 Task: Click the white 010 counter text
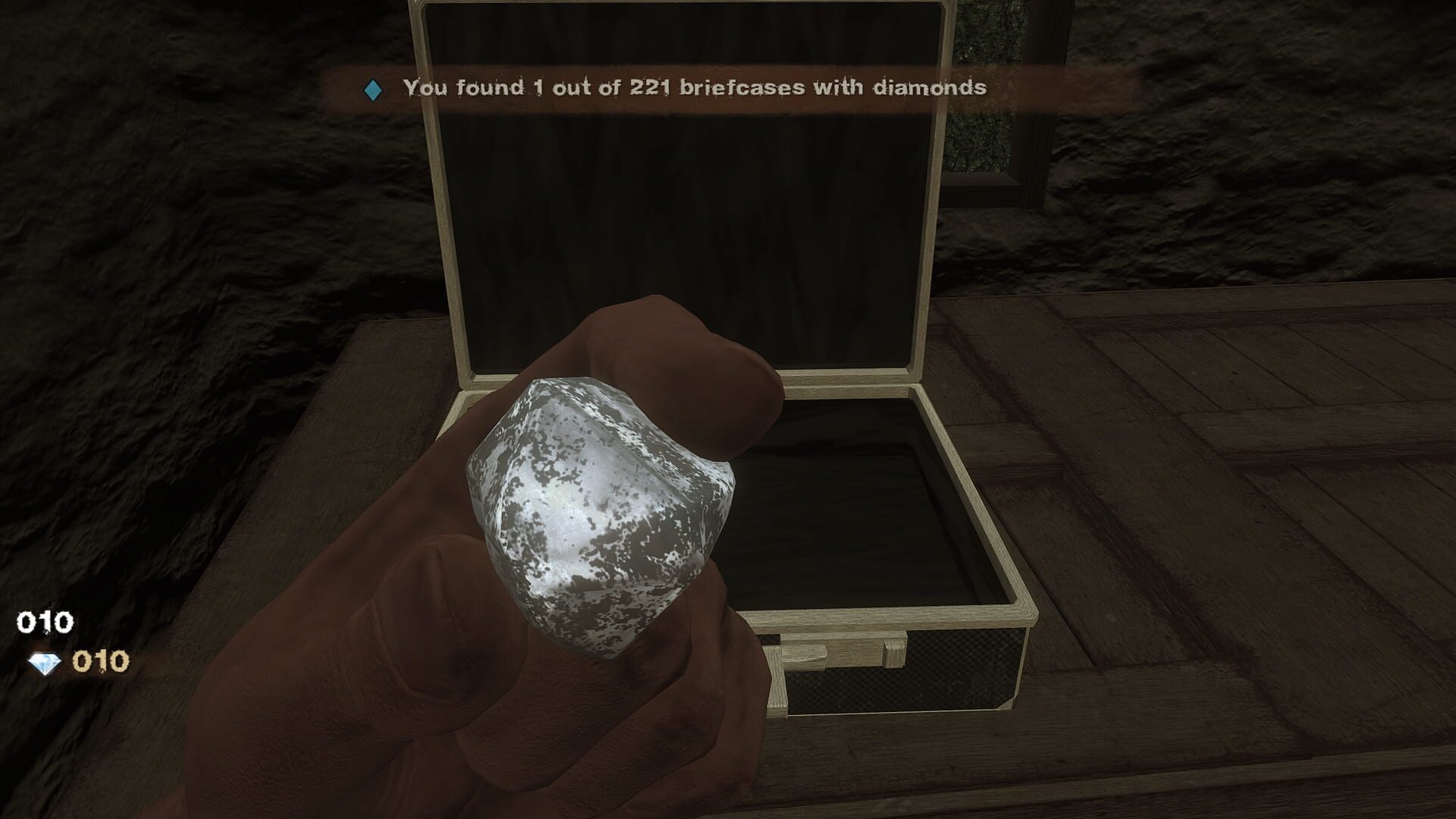click(44, 622)
